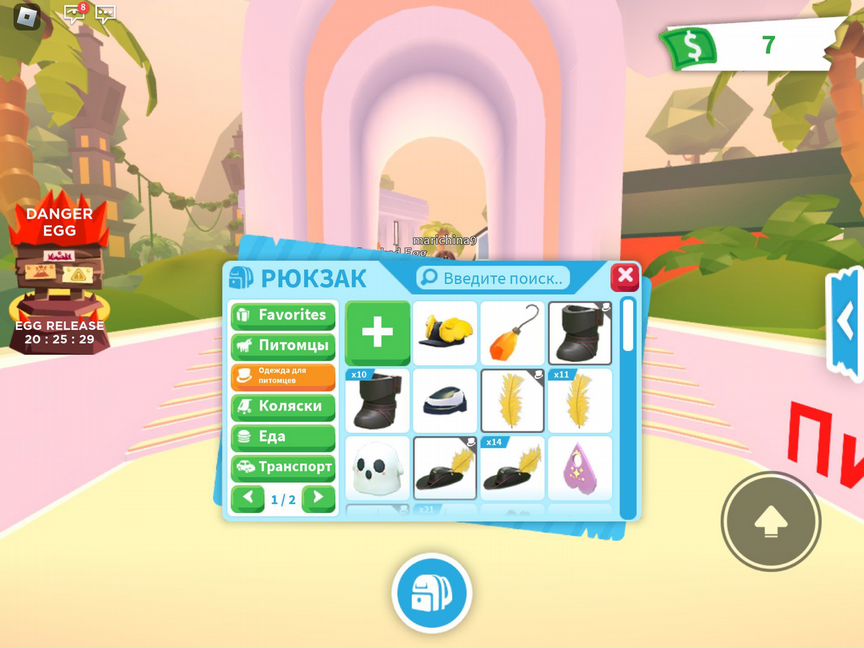
Task: Switch to the Питомцы category
Action: [283, 346]
